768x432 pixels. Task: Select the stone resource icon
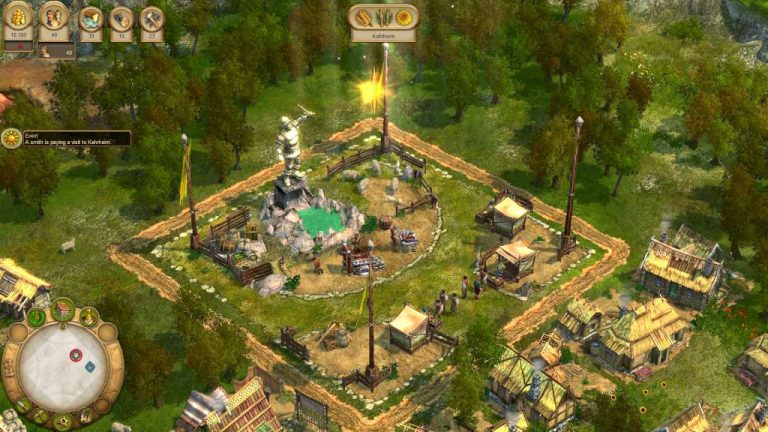coord(121,19)
